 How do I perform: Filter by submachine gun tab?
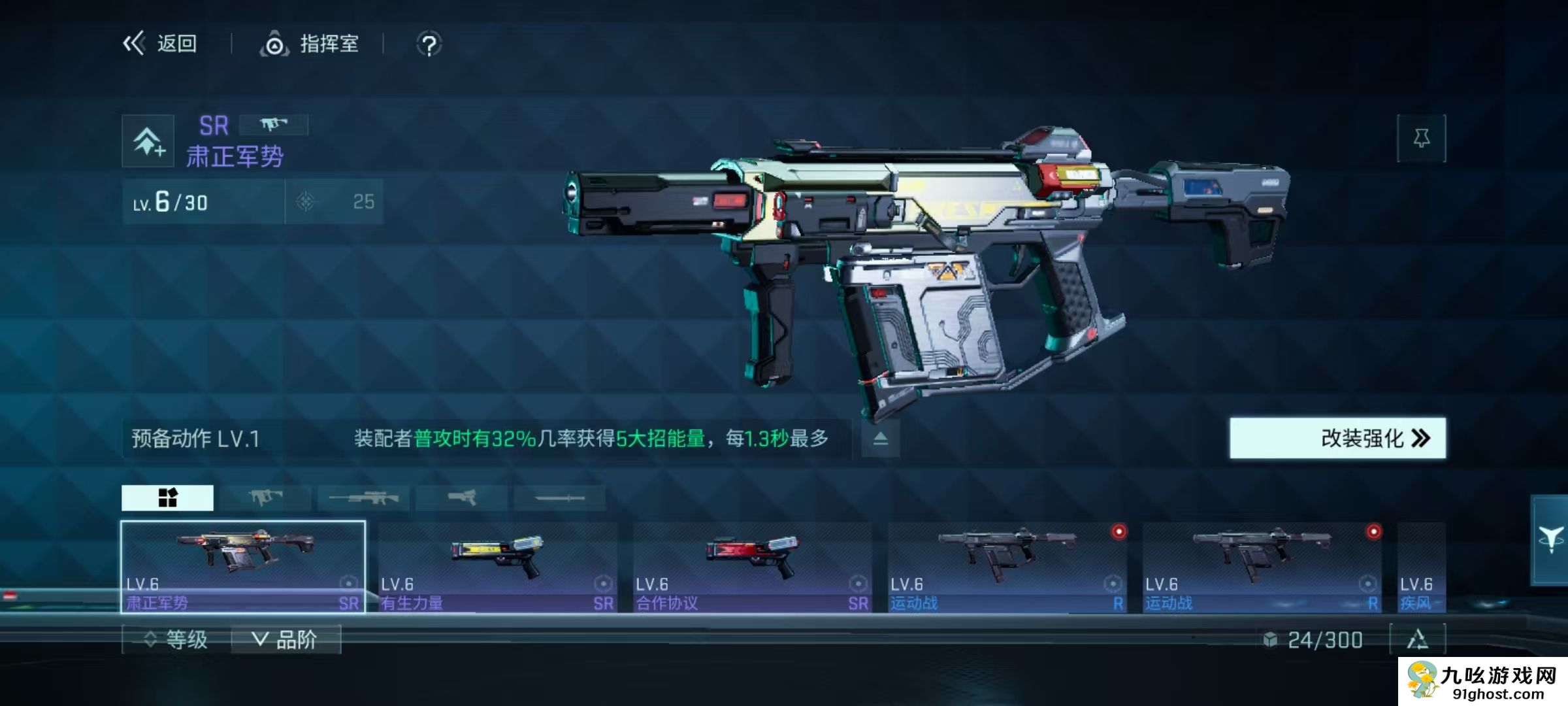tap(265, 498)
